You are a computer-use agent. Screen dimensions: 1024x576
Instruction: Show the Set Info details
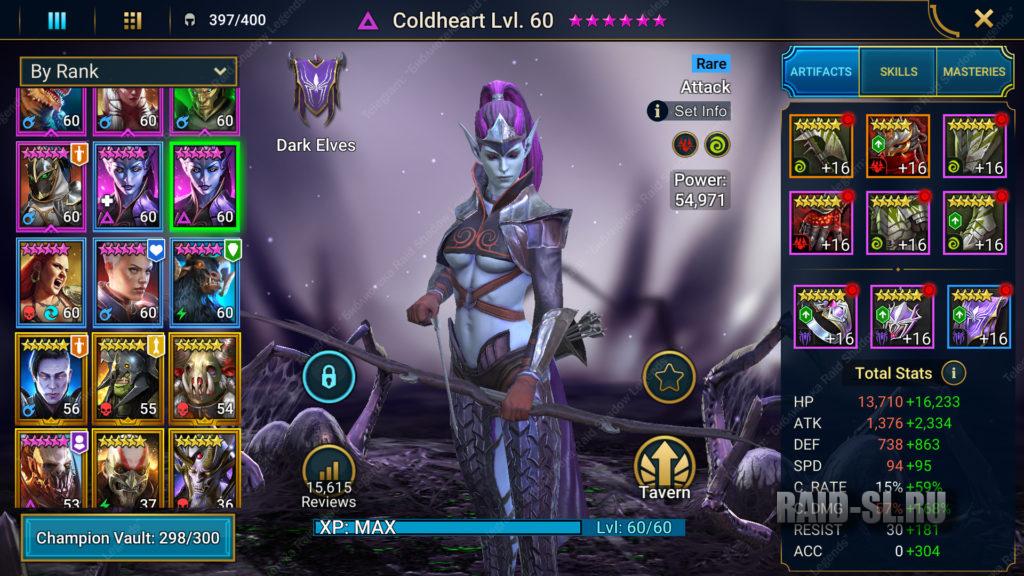point(689,111)
